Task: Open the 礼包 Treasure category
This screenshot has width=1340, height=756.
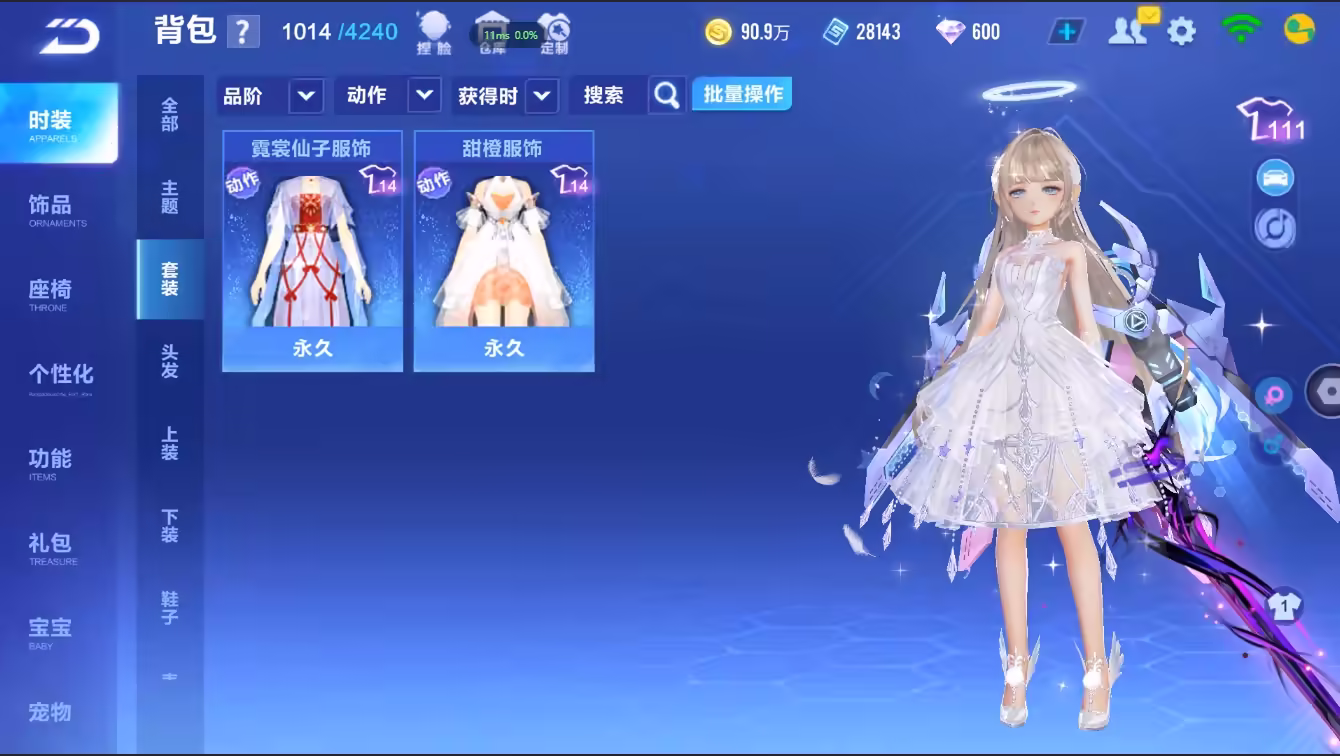Action: (x=50, y=546)
